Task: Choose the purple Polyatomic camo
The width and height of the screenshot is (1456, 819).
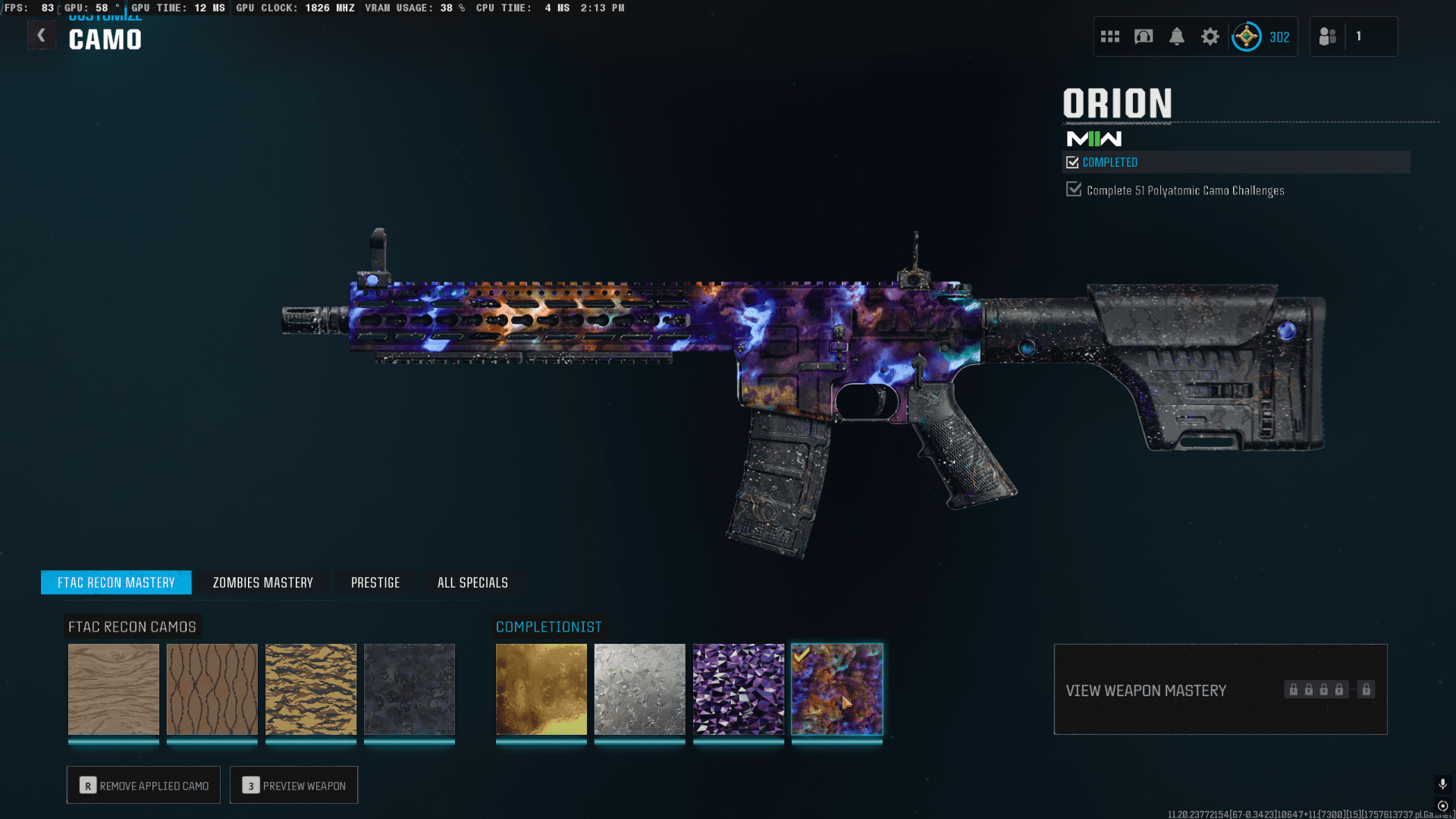Action: pos(739,689)
